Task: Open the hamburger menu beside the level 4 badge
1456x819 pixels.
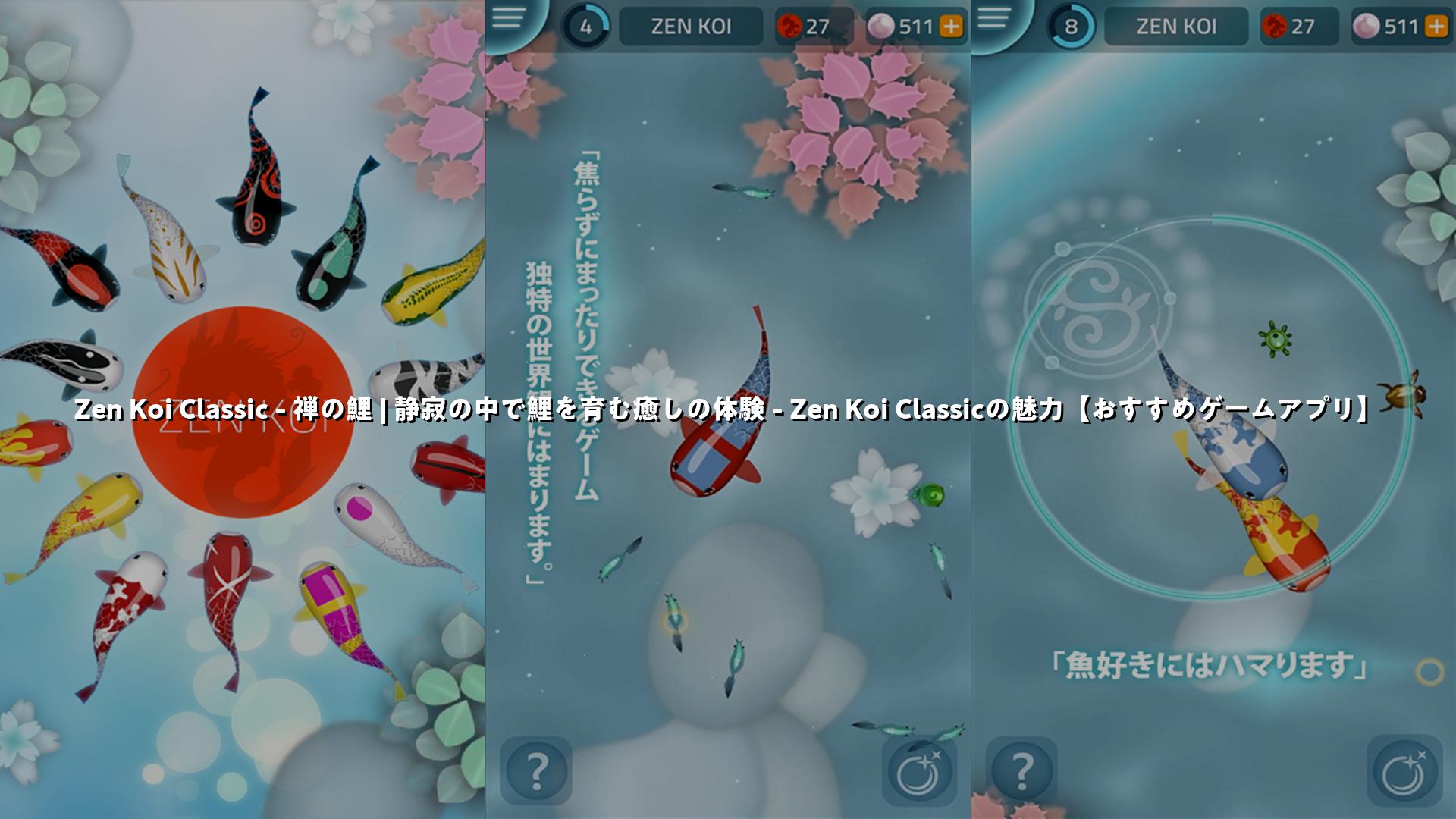Action: pyautogui.click(x=507, y=18)
